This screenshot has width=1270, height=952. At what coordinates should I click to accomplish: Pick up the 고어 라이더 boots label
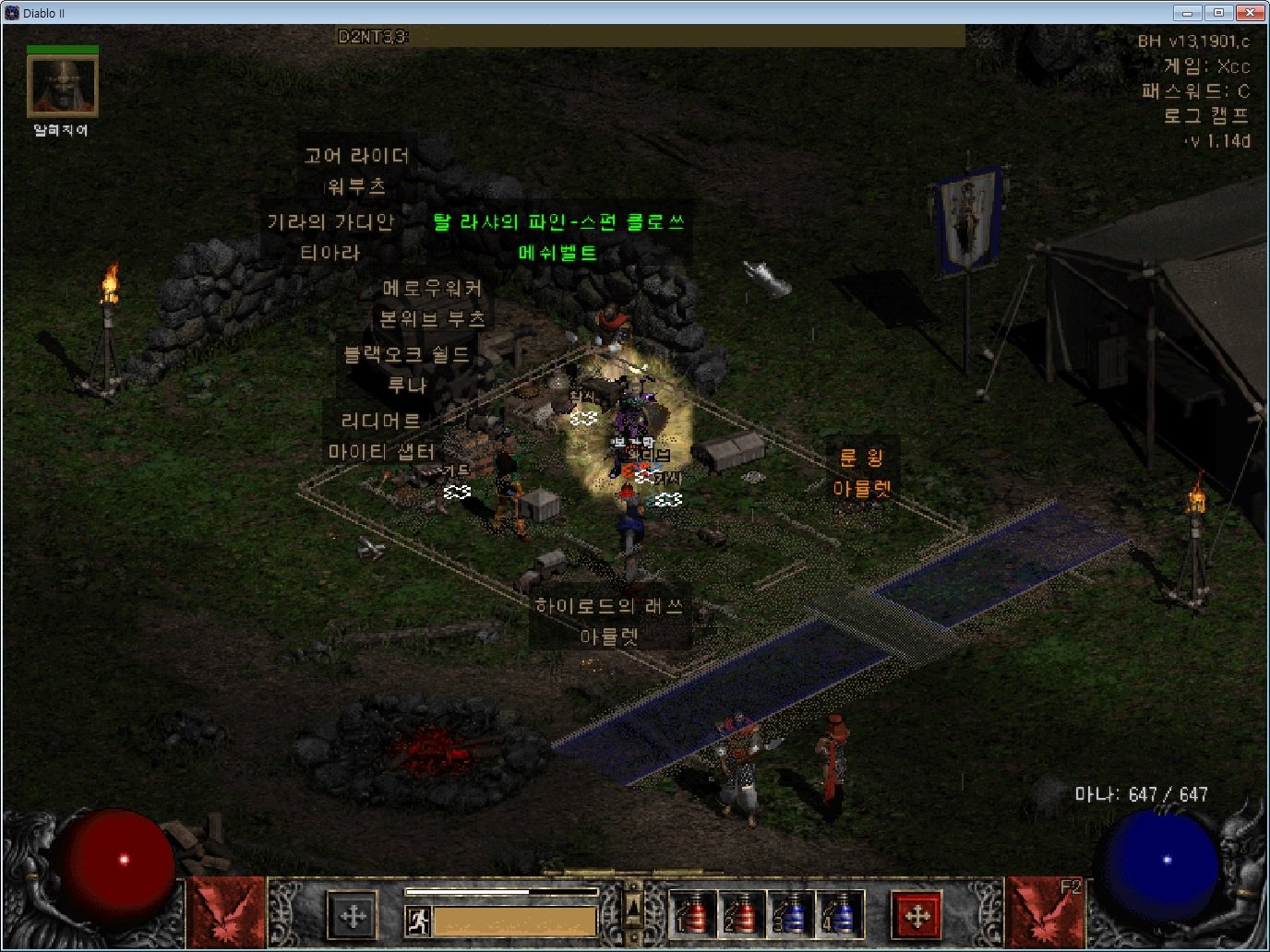pos(356,156)
